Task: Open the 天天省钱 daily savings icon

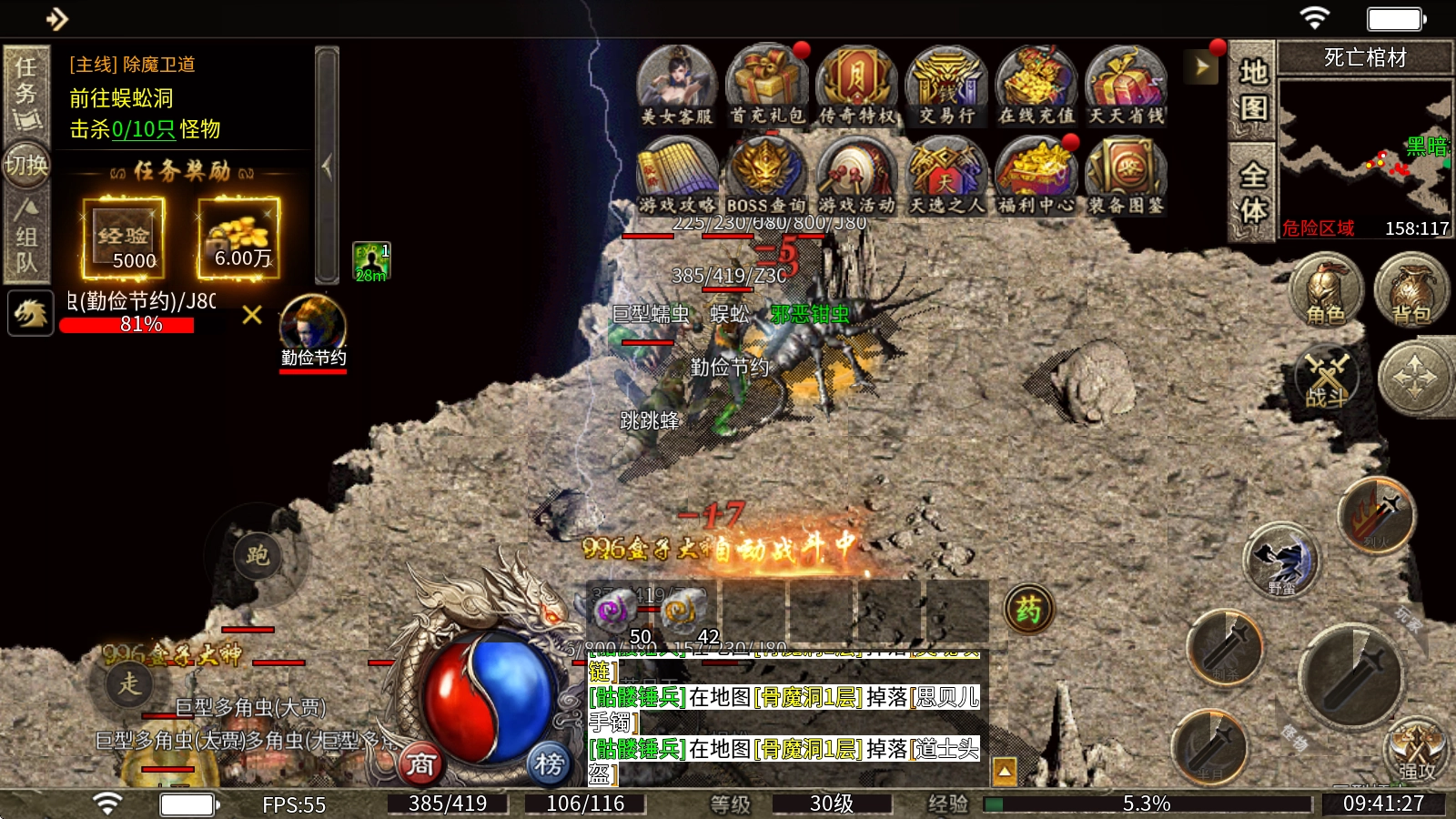Action: [x=1127, y=86]
